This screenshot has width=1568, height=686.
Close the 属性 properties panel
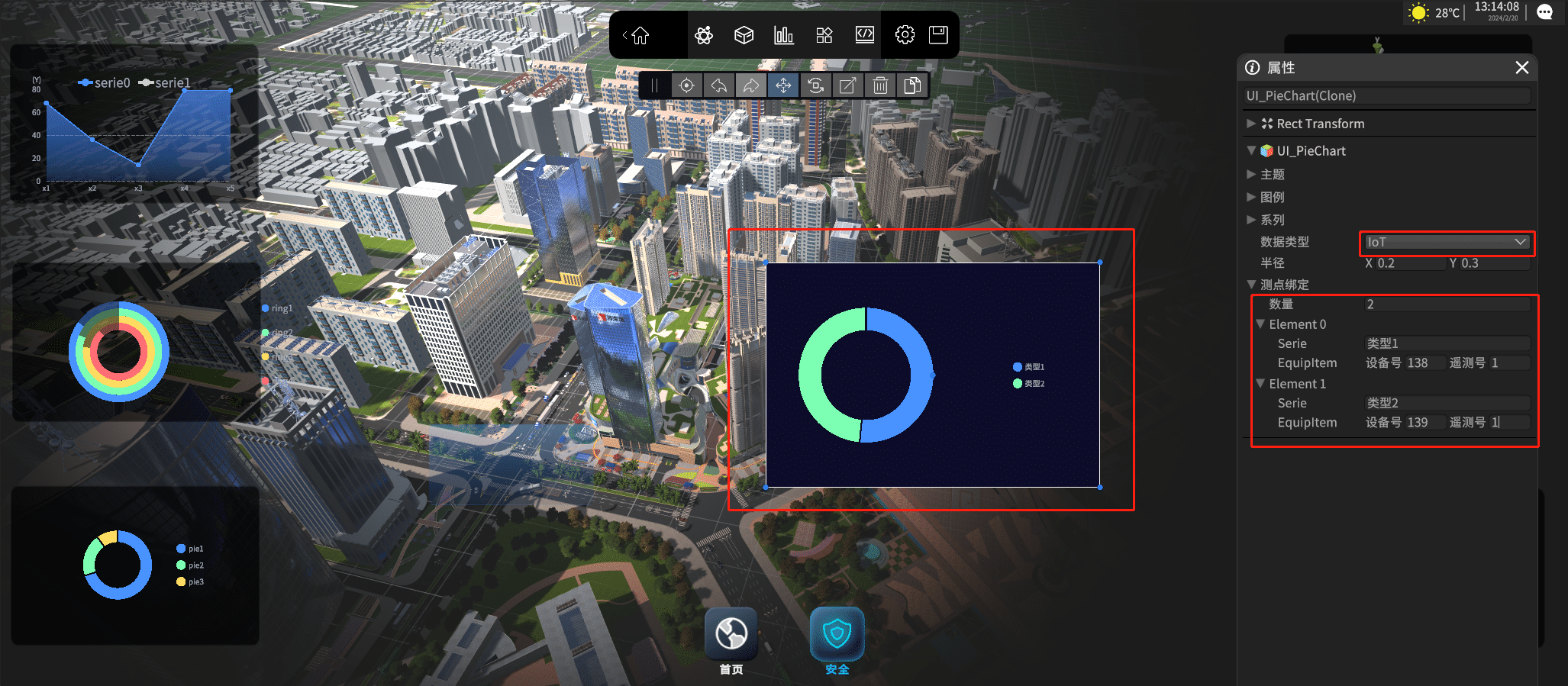point(1521,68)
